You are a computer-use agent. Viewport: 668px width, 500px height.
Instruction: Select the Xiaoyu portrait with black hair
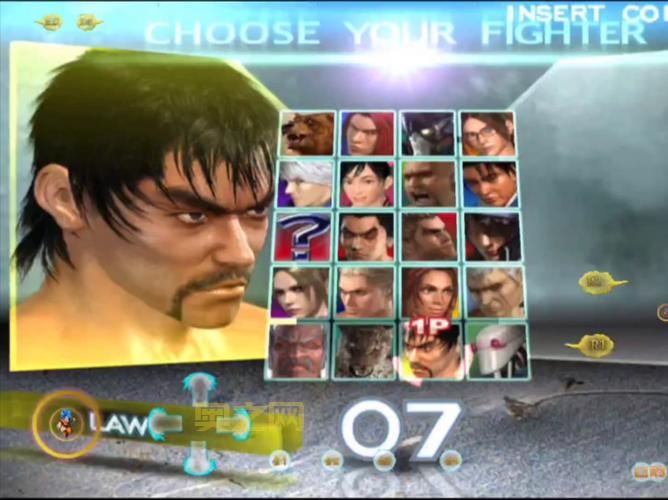[x=366, y=183]
